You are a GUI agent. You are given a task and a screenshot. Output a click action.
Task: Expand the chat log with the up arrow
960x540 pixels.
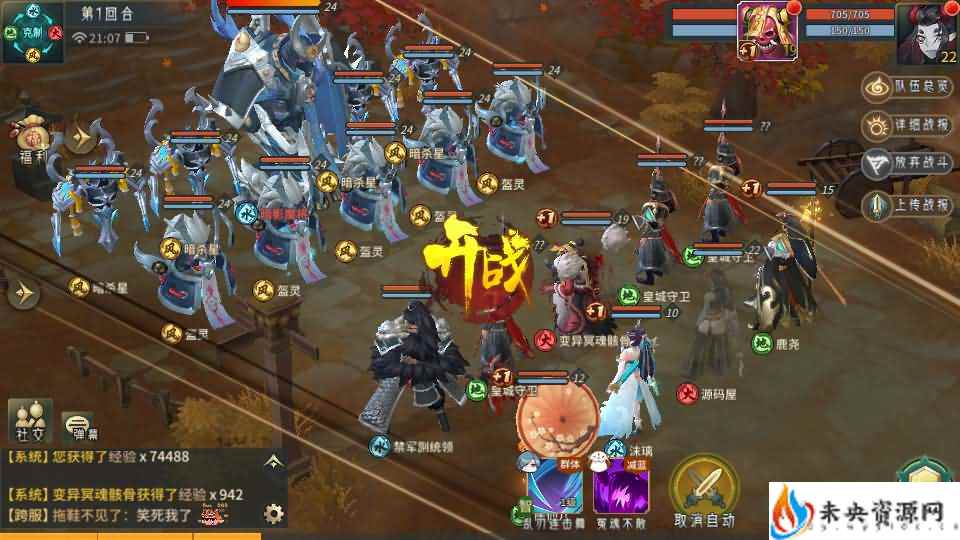[x=273, y=462]
